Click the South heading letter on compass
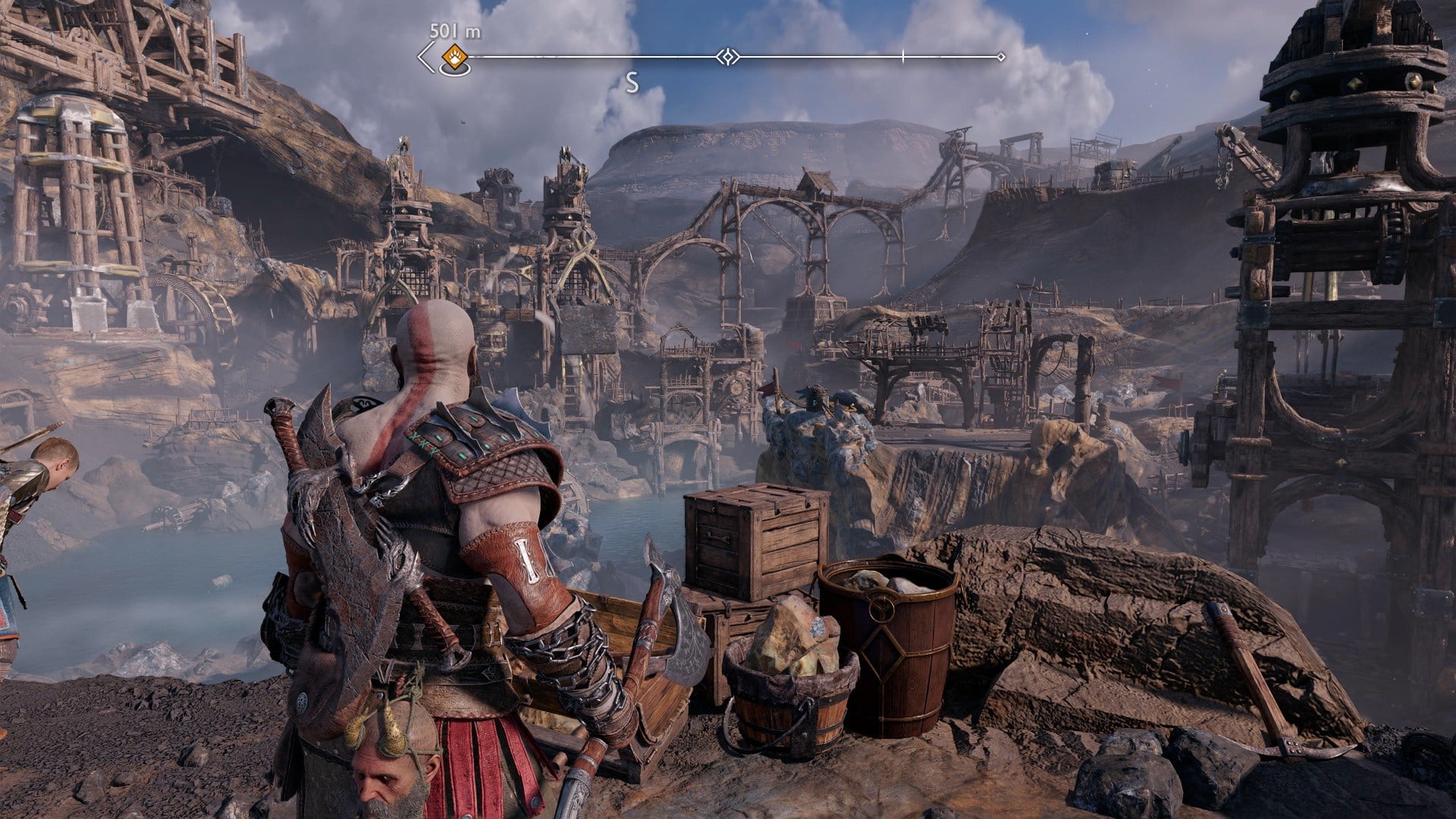The image size is (1456, 819). [x=632, y=83]
